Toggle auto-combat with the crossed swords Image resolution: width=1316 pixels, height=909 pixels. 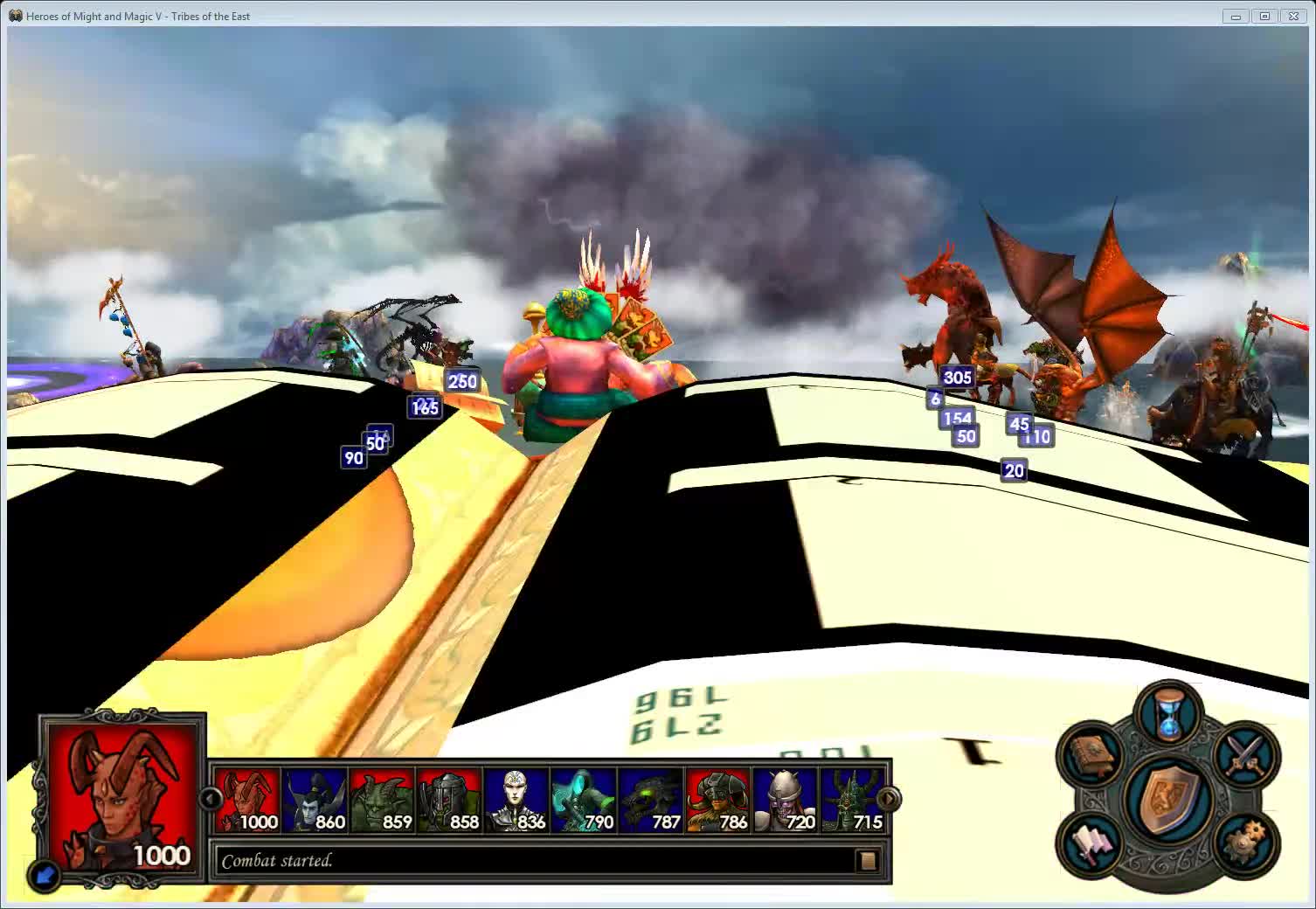point(1246,754)
